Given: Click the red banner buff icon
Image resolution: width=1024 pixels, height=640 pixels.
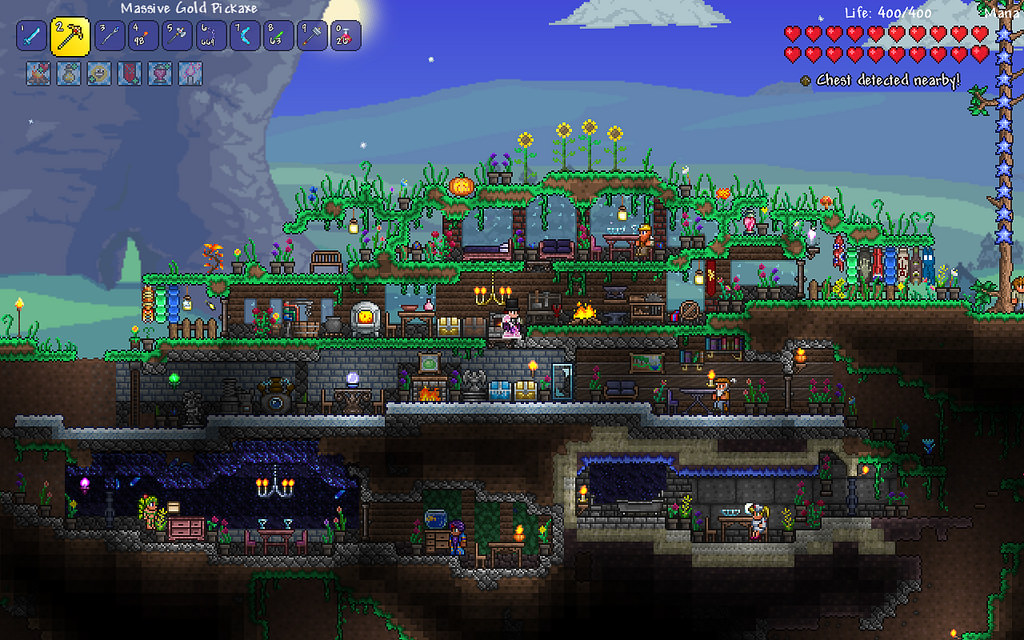Looking at the screenshot, I should pos(129,73).
